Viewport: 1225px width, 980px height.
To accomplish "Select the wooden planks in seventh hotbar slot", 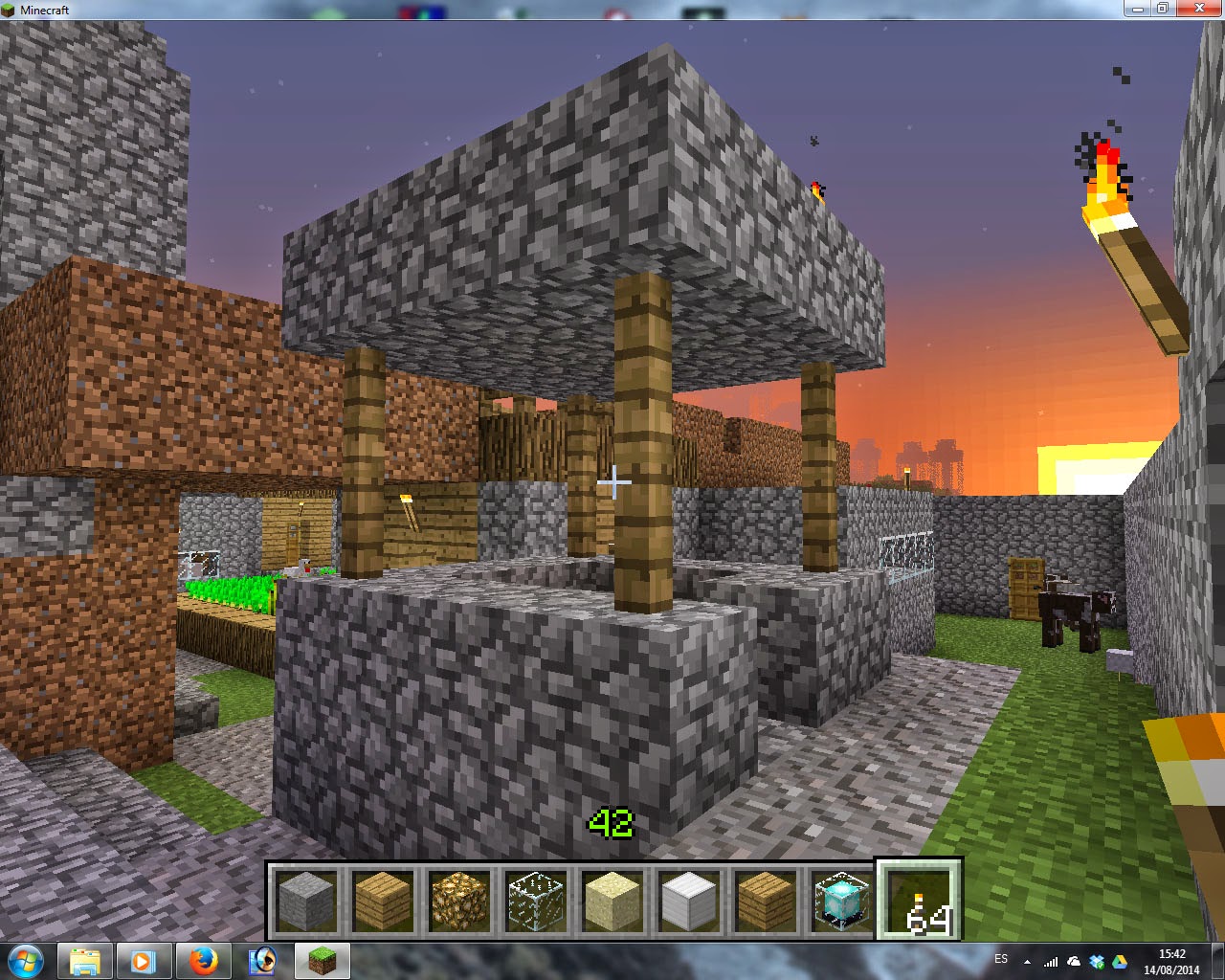I will pos(765,900).
